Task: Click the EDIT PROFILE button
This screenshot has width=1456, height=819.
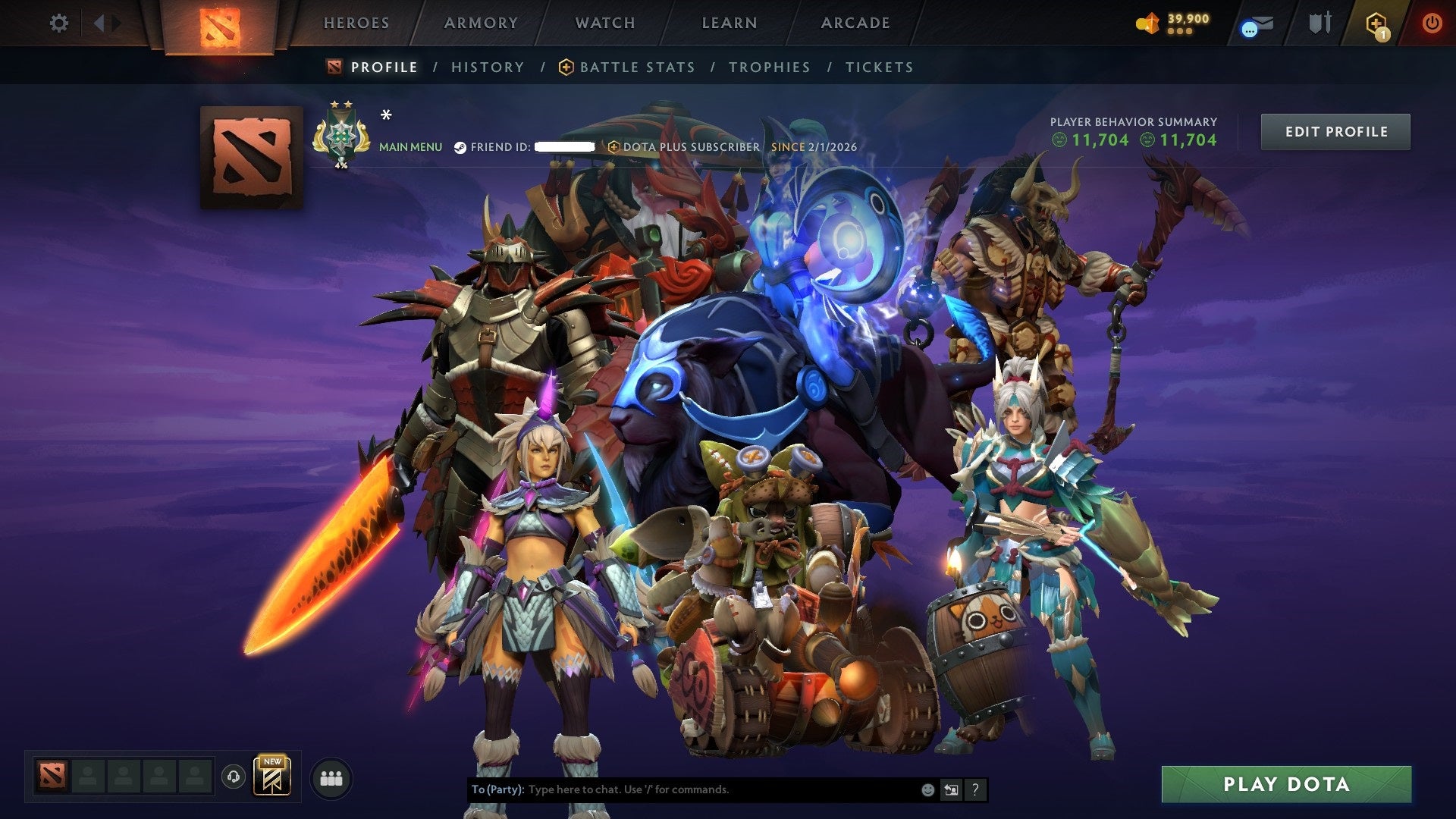Action: point(1335,131)
